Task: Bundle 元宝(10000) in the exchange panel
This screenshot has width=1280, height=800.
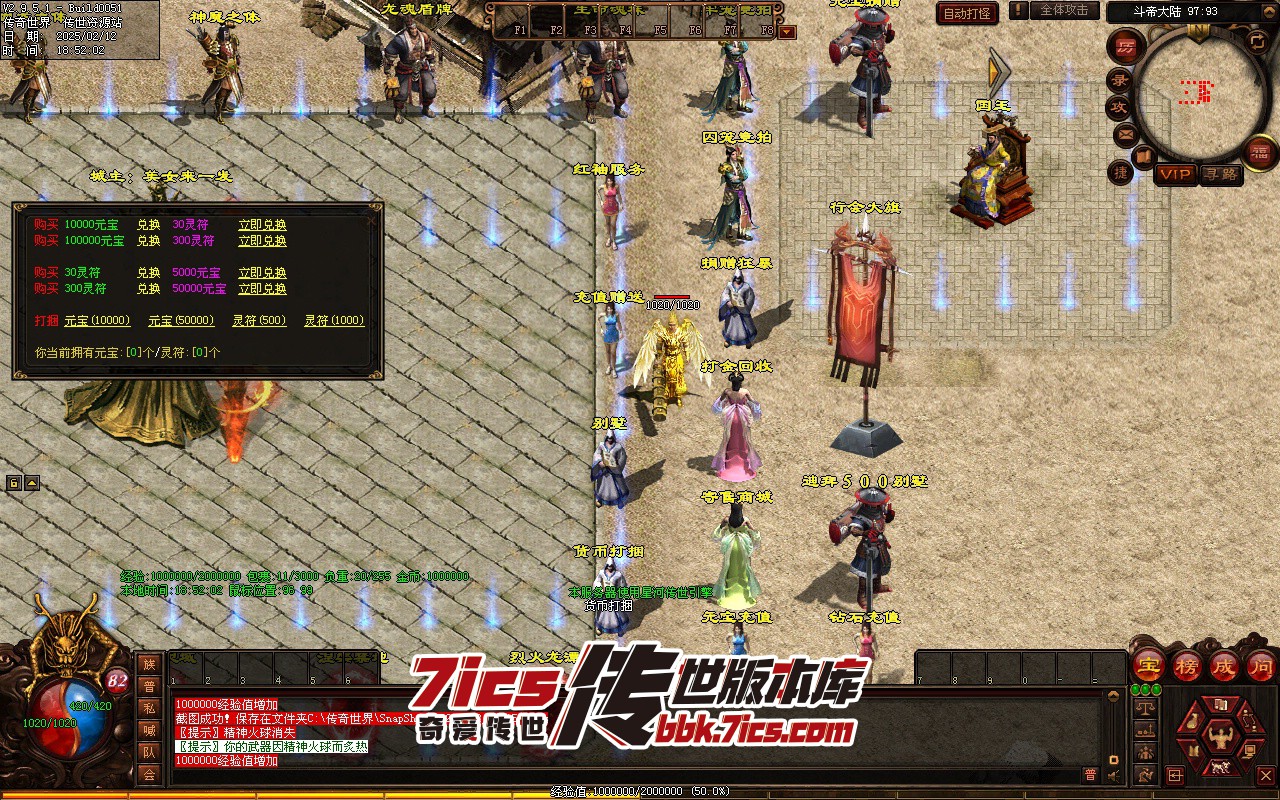Action: tap(97, 321)
